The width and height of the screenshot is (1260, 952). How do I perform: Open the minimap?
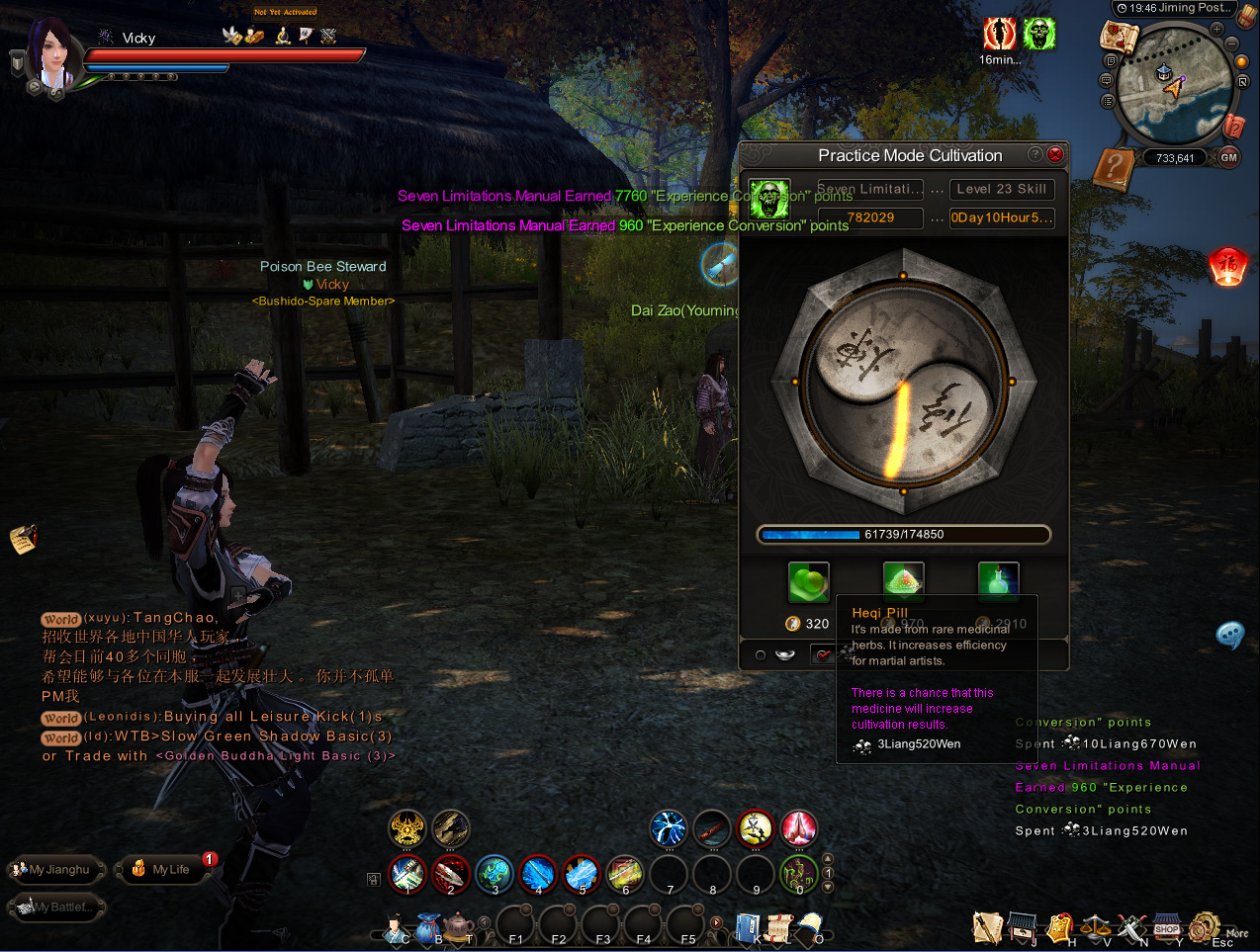click(1172, 87)
